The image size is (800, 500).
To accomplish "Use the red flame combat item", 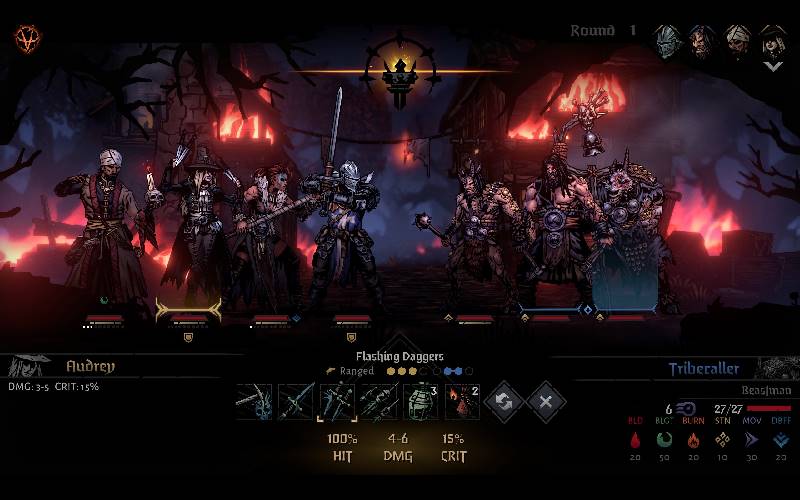I will coord(462,402).
